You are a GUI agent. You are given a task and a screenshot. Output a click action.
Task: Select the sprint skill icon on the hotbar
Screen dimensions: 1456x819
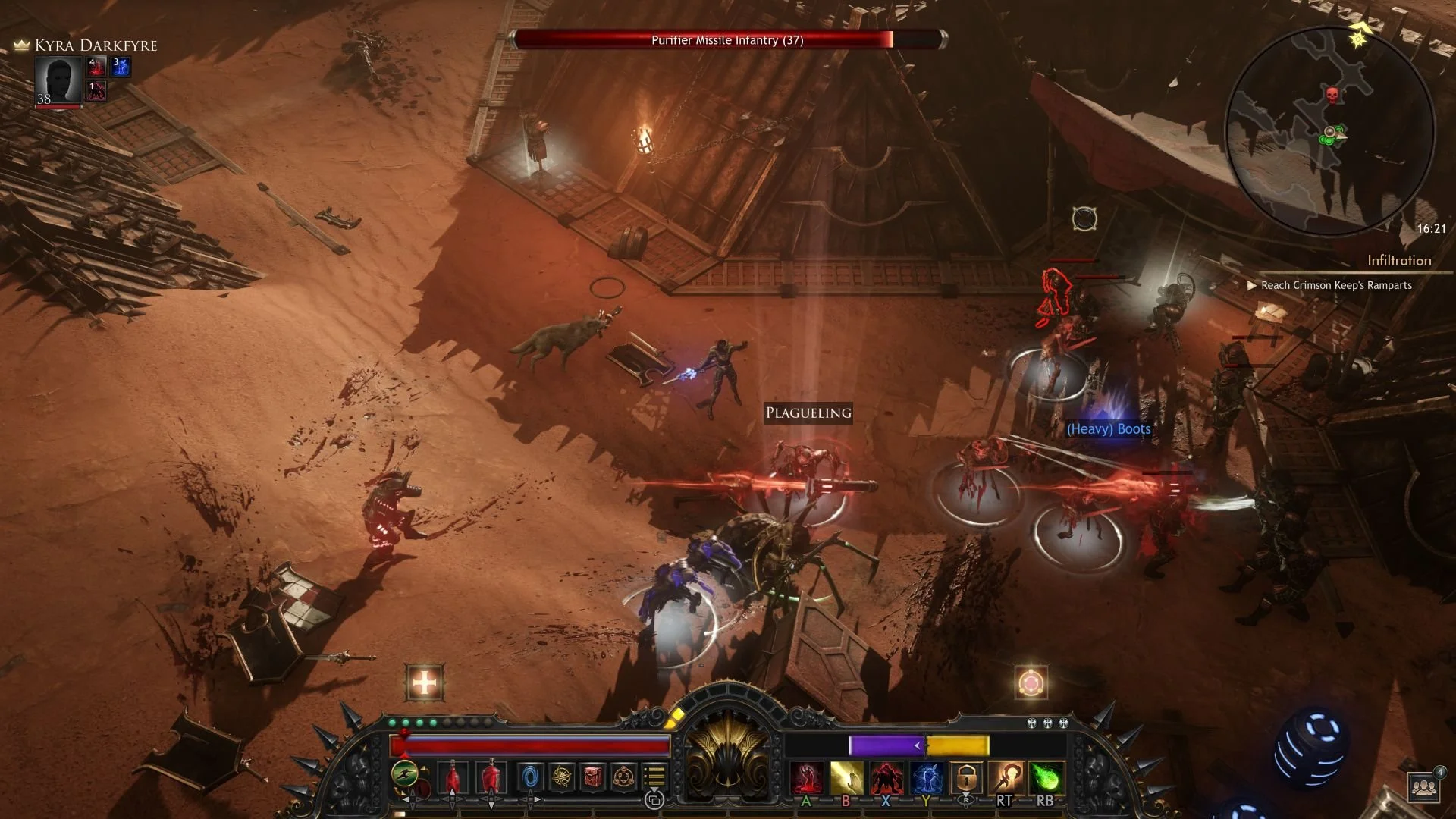point(403,774)
